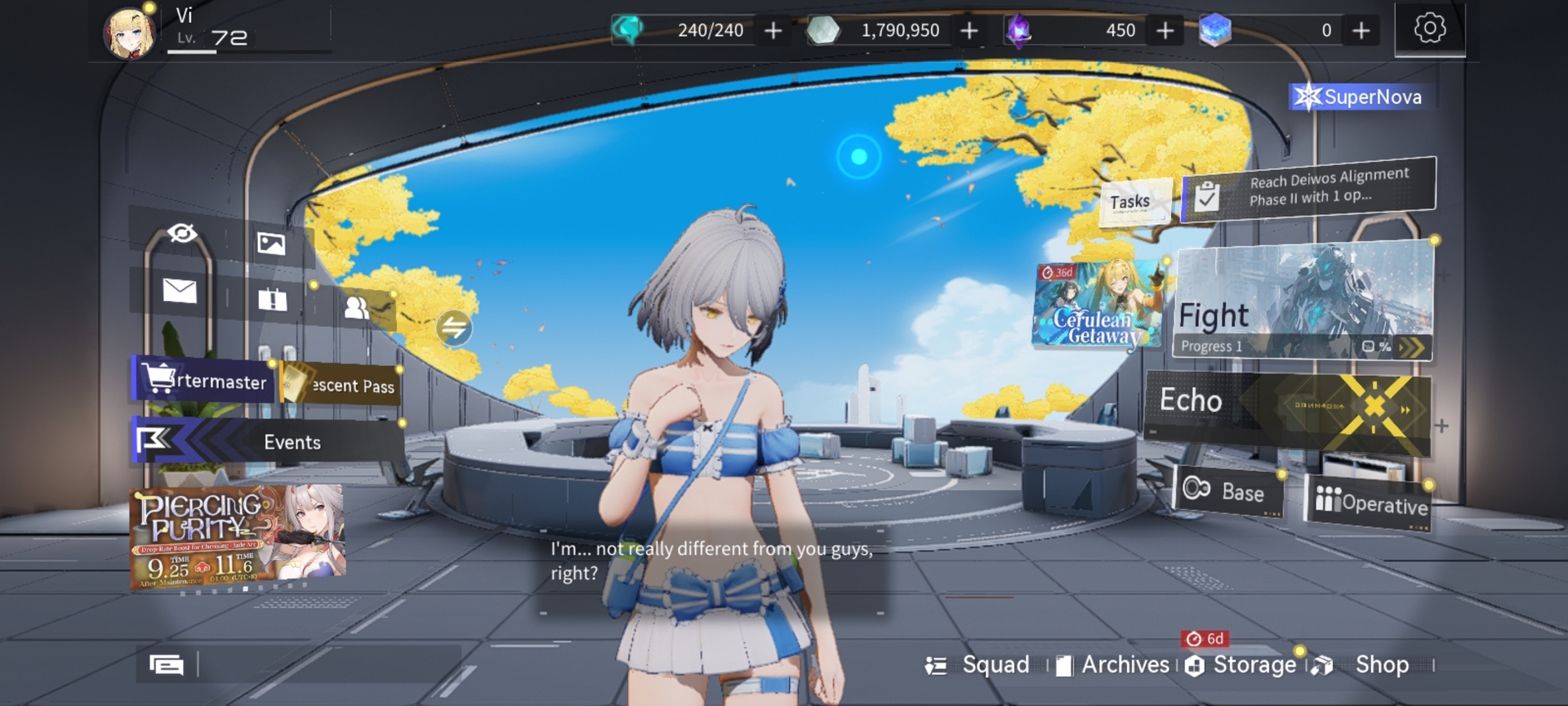Open the Echo menu
This screenshot has width=1568, height=706.
coord(1287,407)
